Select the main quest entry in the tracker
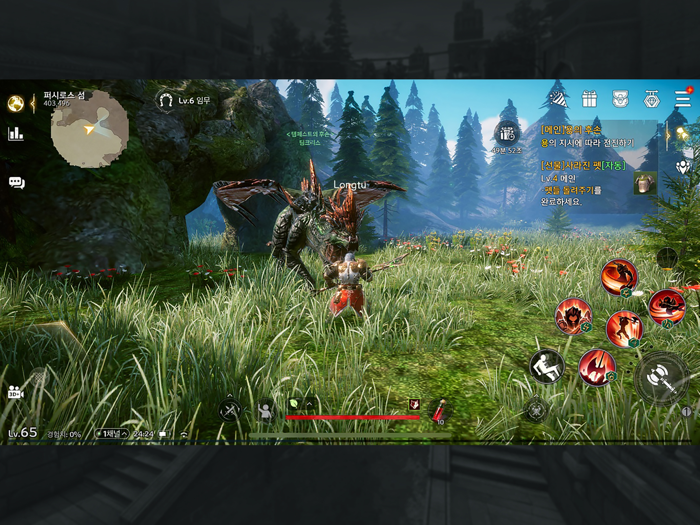This screenshot has width=700, height=525. click(x=590, y=136)
